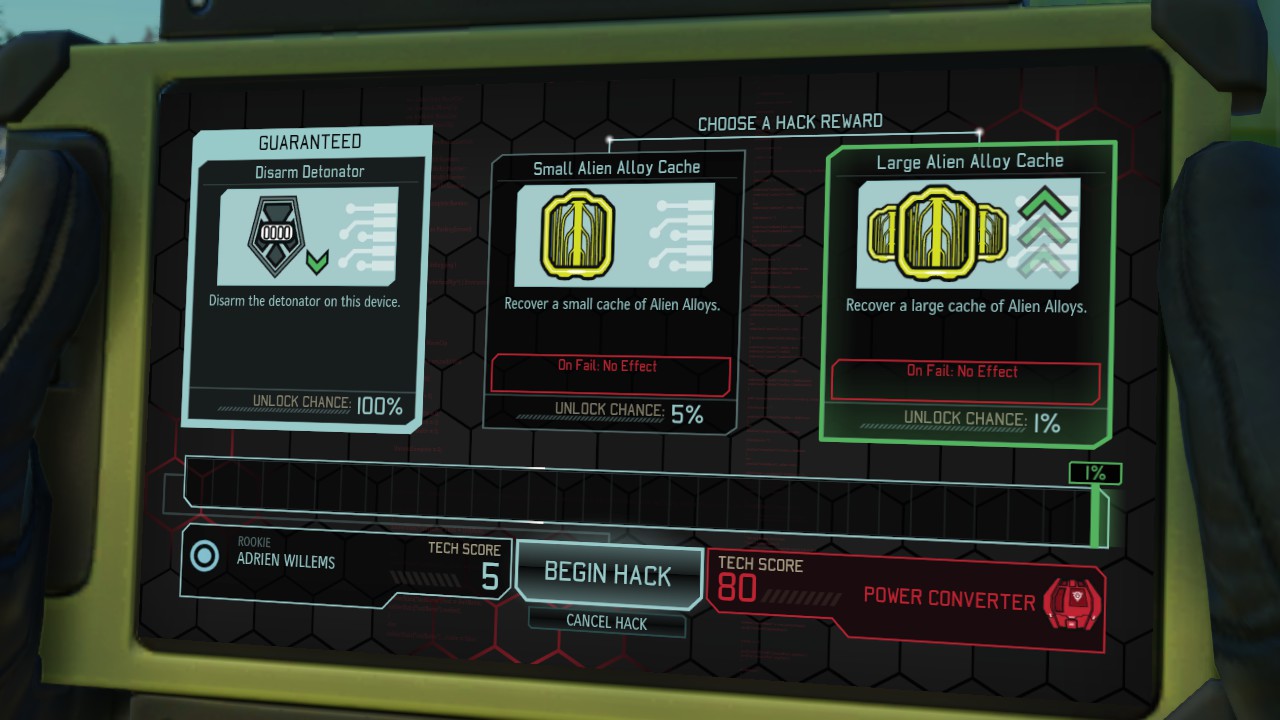The image size is (1280, 720).
Task: Click the green triple chevrons on Large Cache
Action: [1041, 230]
